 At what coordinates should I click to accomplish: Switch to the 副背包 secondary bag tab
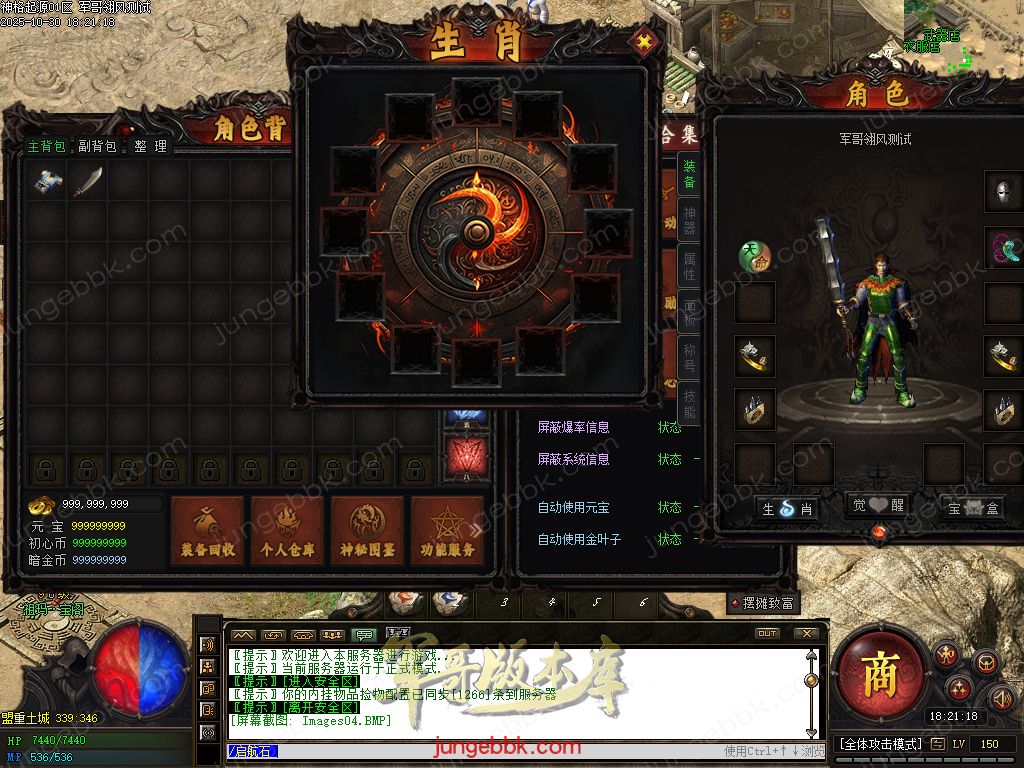[x=97, y=146]
